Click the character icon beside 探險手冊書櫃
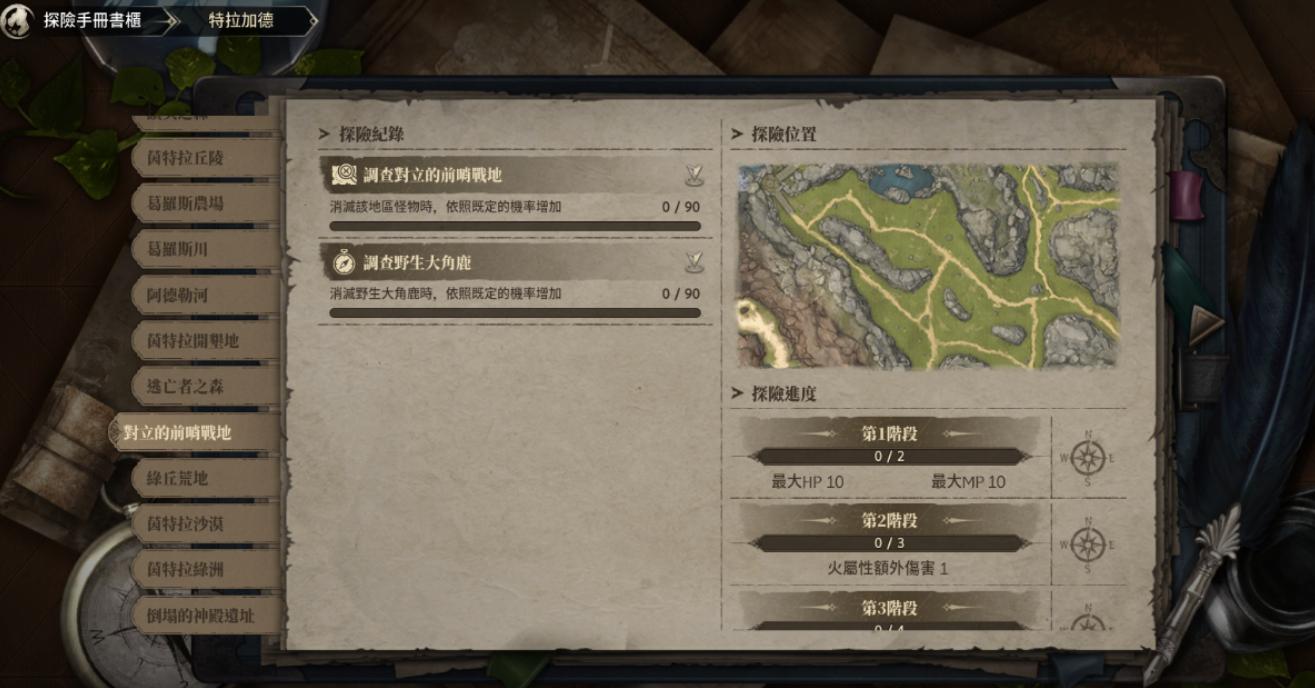Viewport: 1315px width, 688px height. [x=17, y=21]
